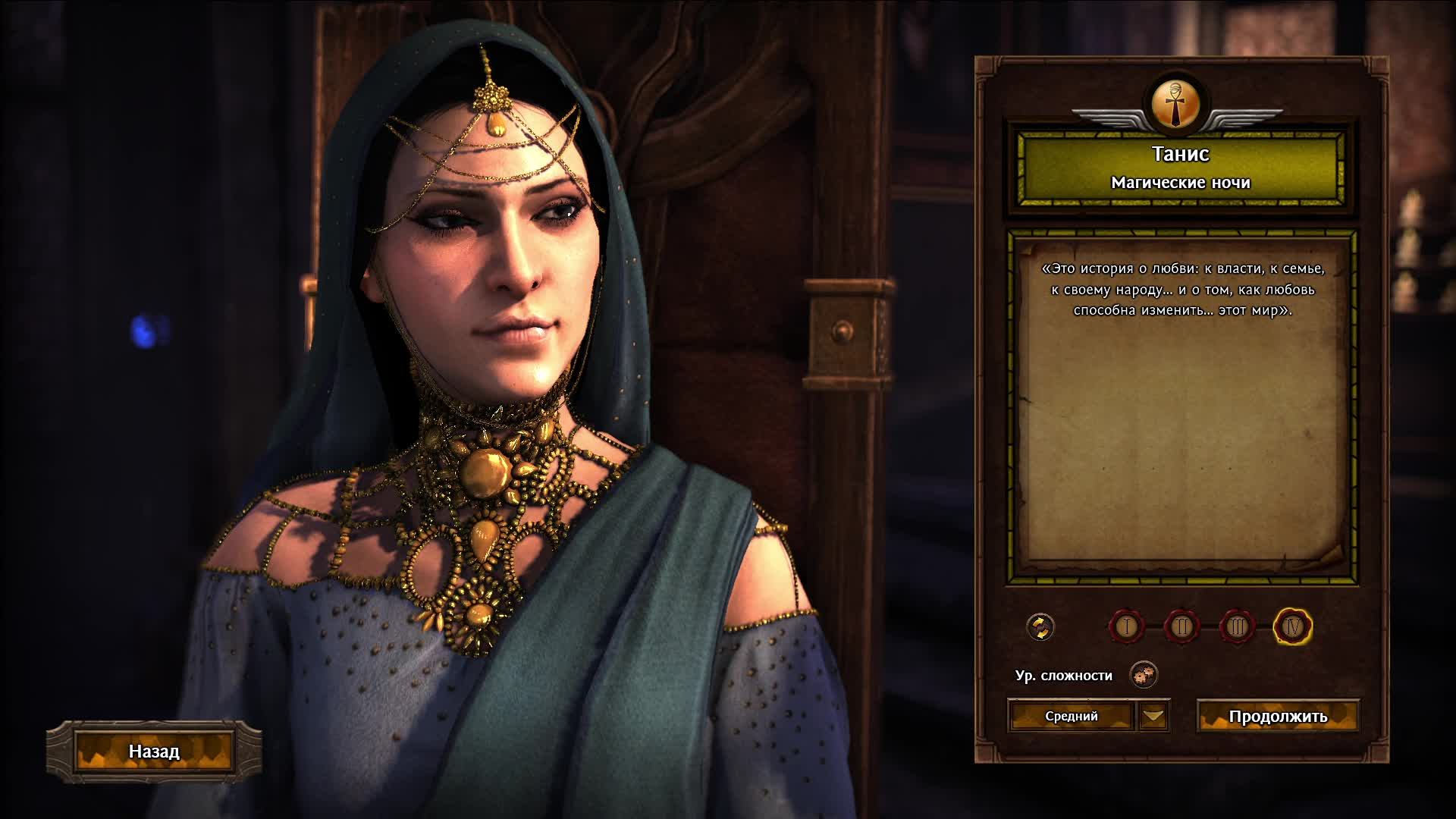This screenshot has height=819, width=1456.
Task: Click the Назад (Back) button
Action: 154,752
